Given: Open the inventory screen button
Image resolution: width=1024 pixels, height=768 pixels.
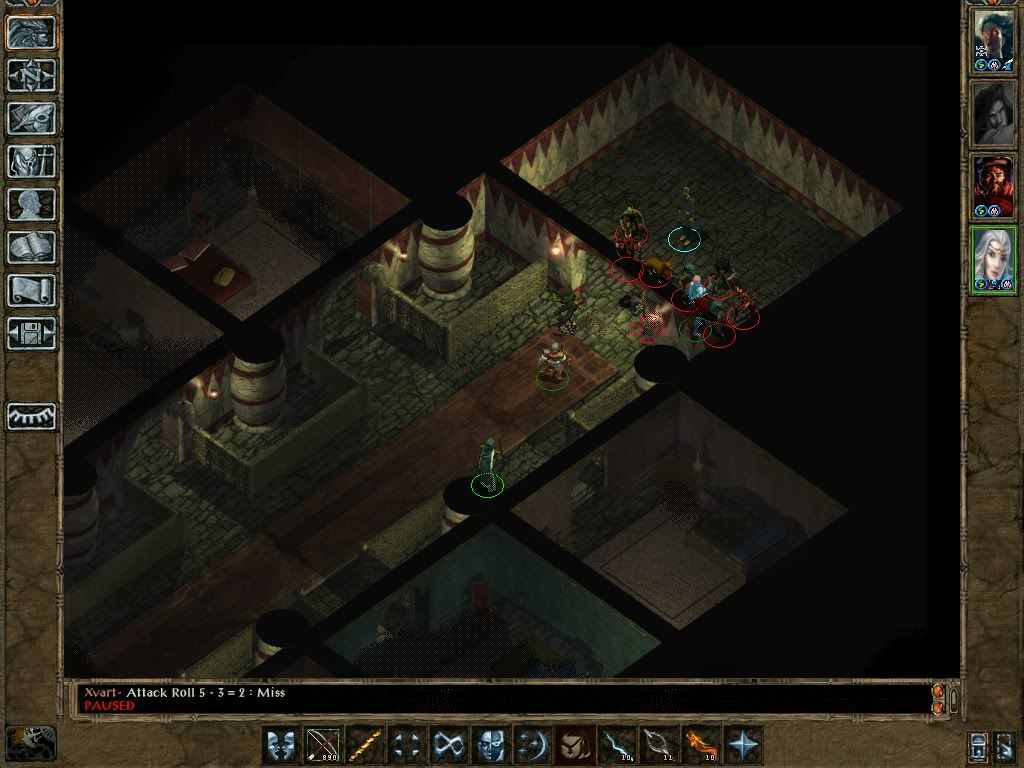Looking at the screenshot, I should (x=31, y=161).
